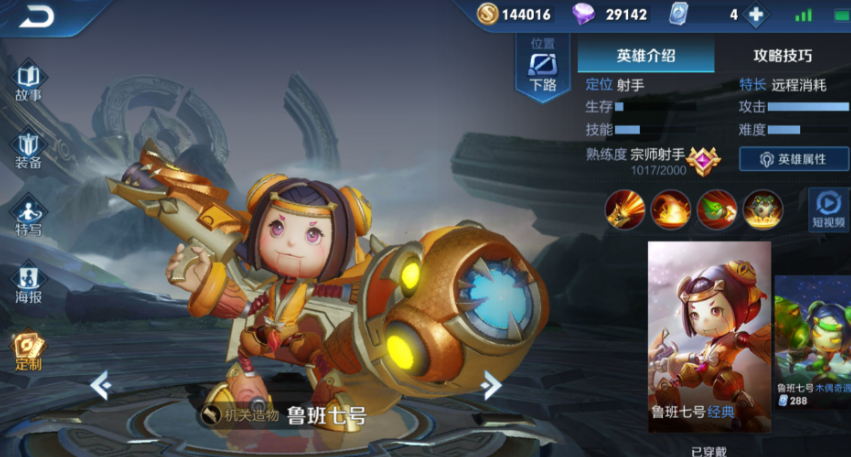Click the 下路 lane position badge
Viewport: 851px width, 457px height.
tap(543, 68)
